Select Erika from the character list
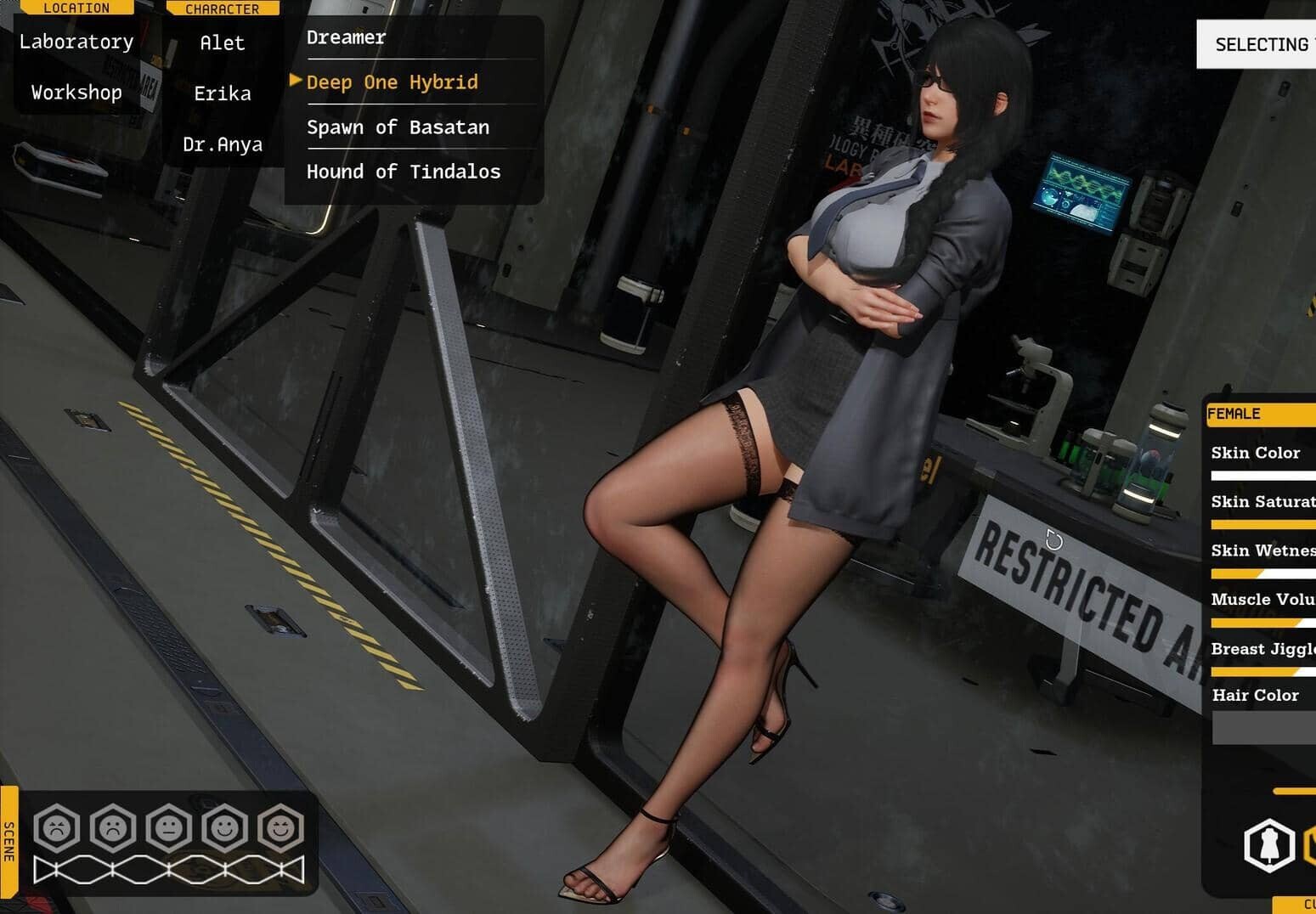The height and width of the screenshot is (914, 1316). (x=223, y=93)
